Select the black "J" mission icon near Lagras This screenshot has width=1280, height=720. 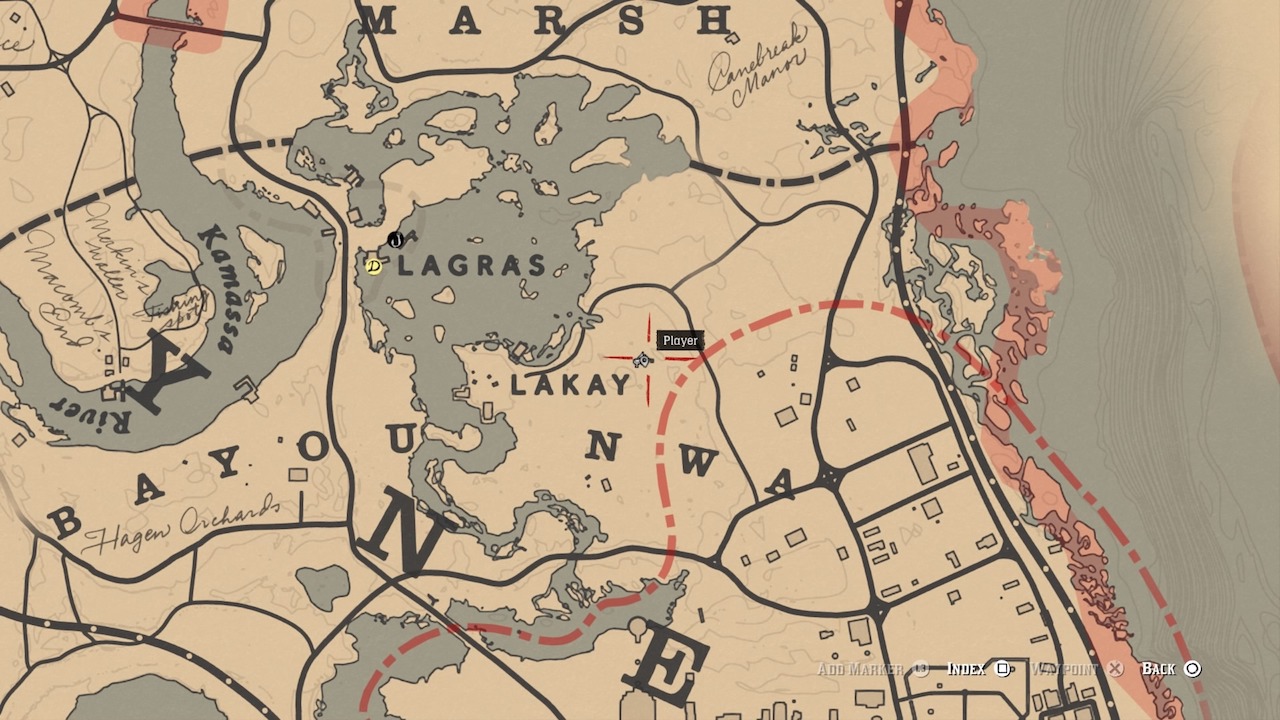396,241
